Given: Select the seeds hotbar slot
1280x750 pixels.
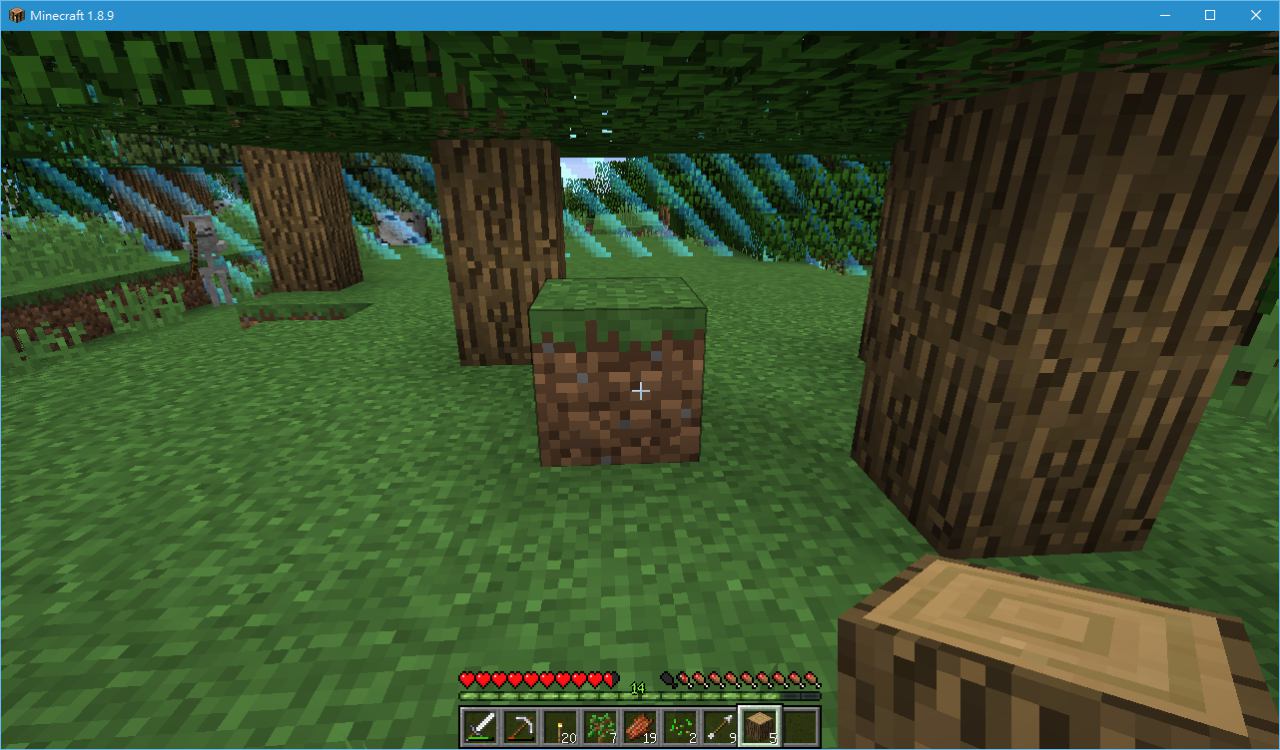Looking at the screenshot, I should (x=680, y=725).
